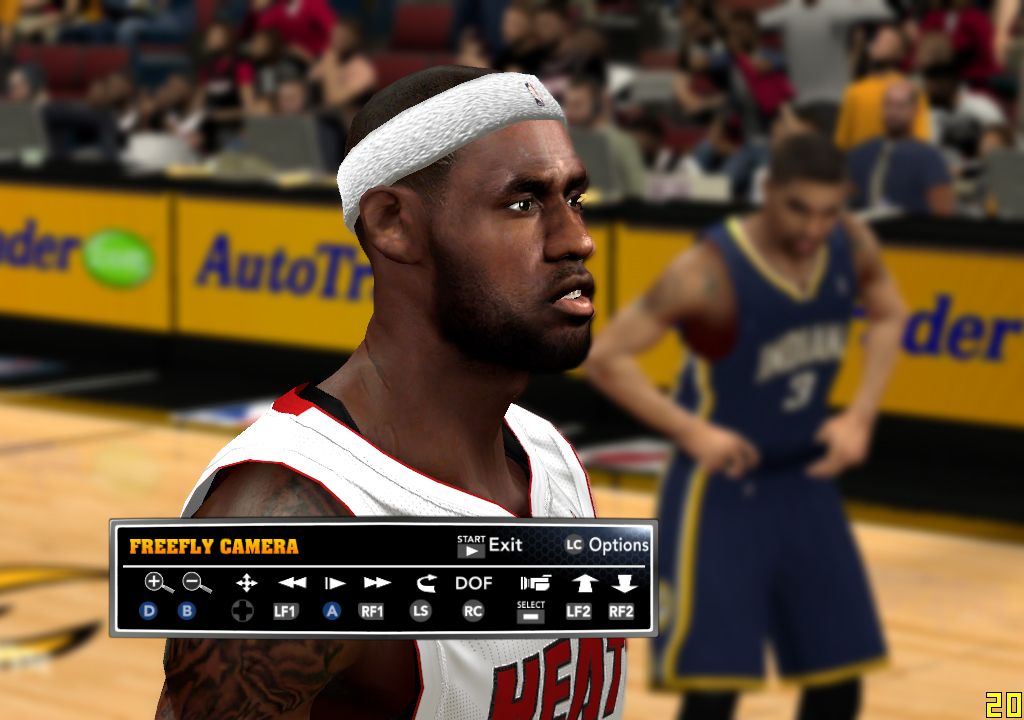Screen dimensions: 1024x720
Task: Click the zoom-in magnifier icon
Action: click(x=157, y=582)
